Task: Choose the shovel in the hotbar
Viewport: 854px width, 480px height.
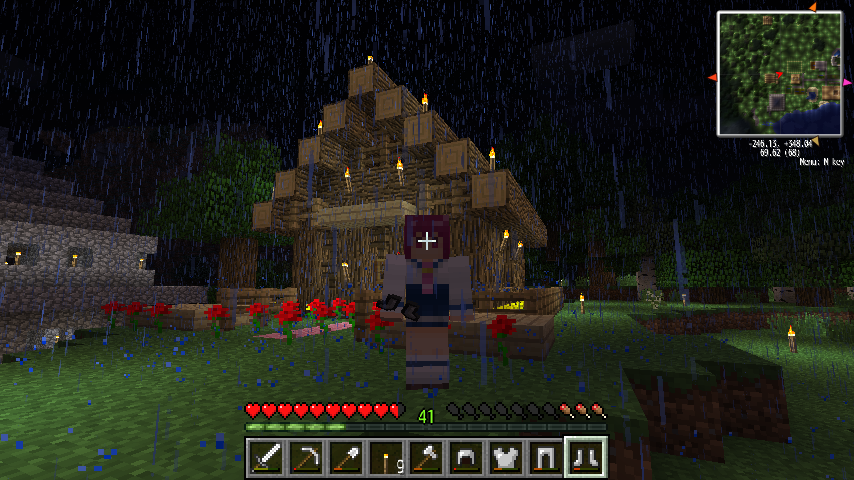Action: pos(345,458)
